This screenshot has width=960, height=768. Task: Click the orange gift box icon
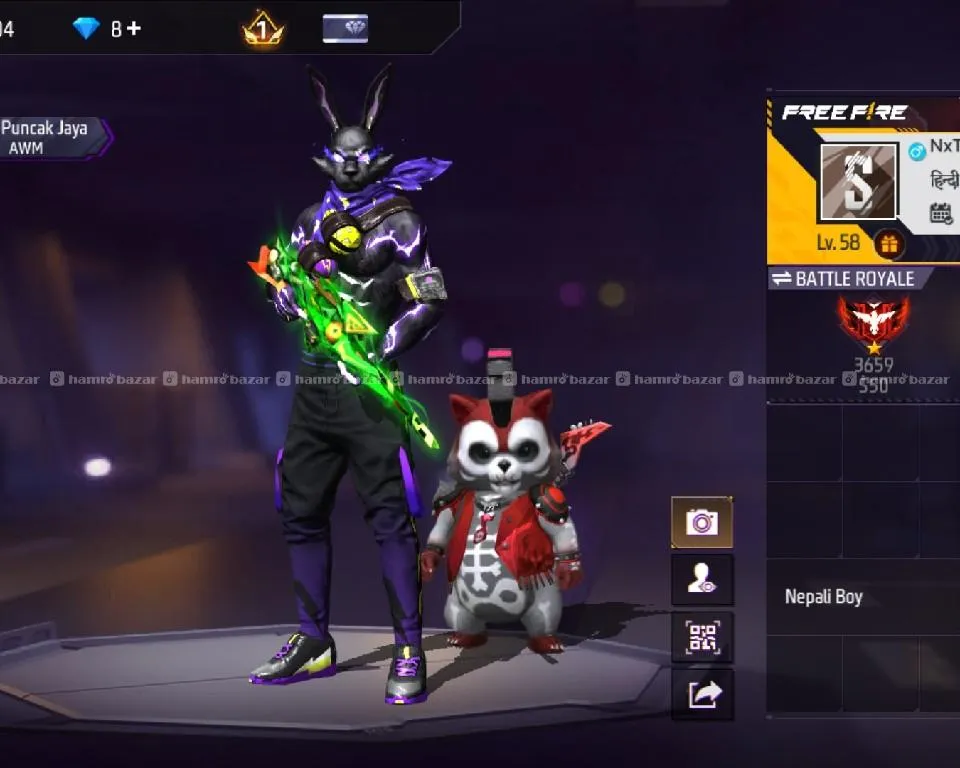(888, 243)
